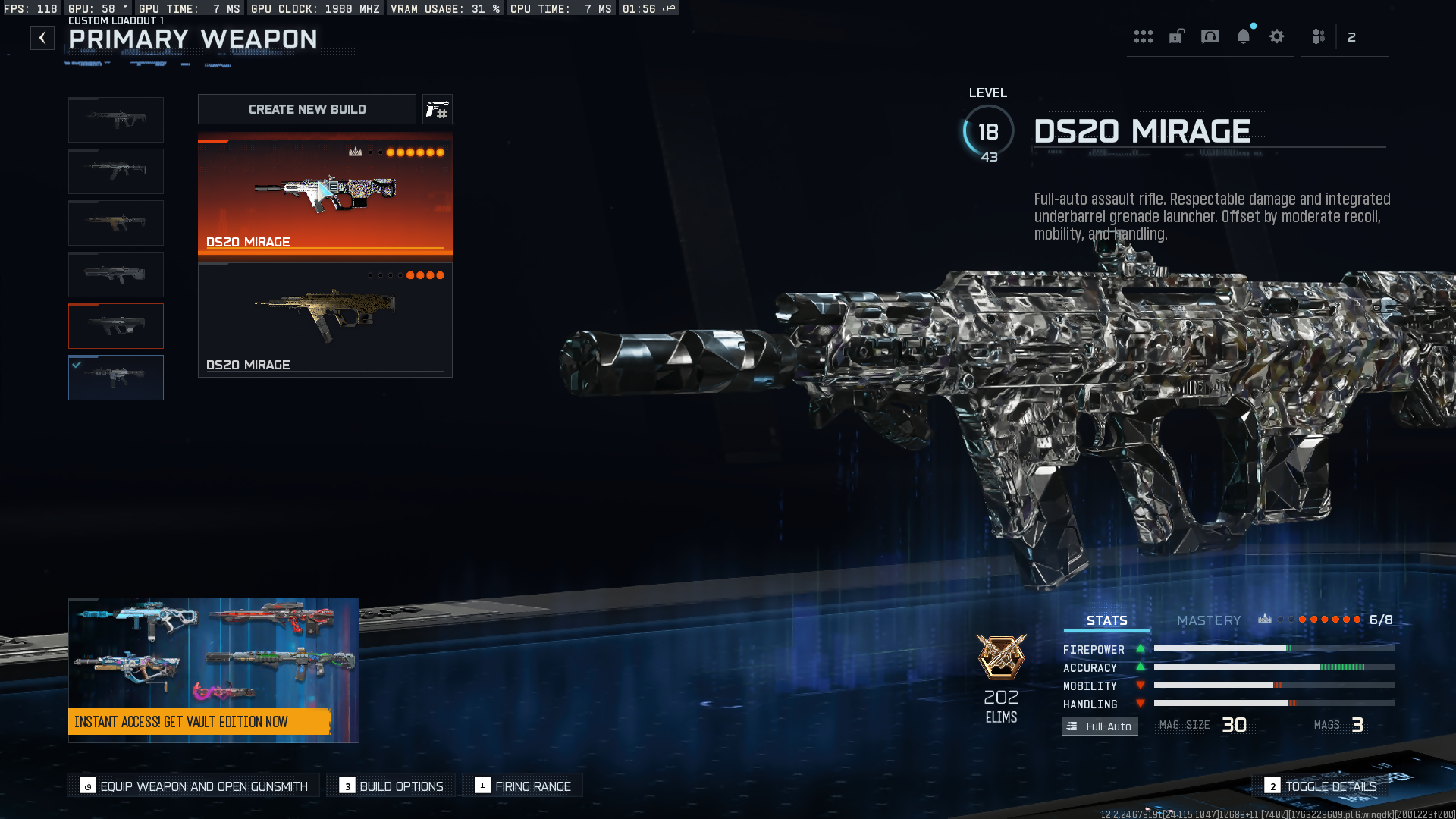Open the party members icon
Image resolution: width=1456 pixels, height=819 pixels.
pos(1319,36)
